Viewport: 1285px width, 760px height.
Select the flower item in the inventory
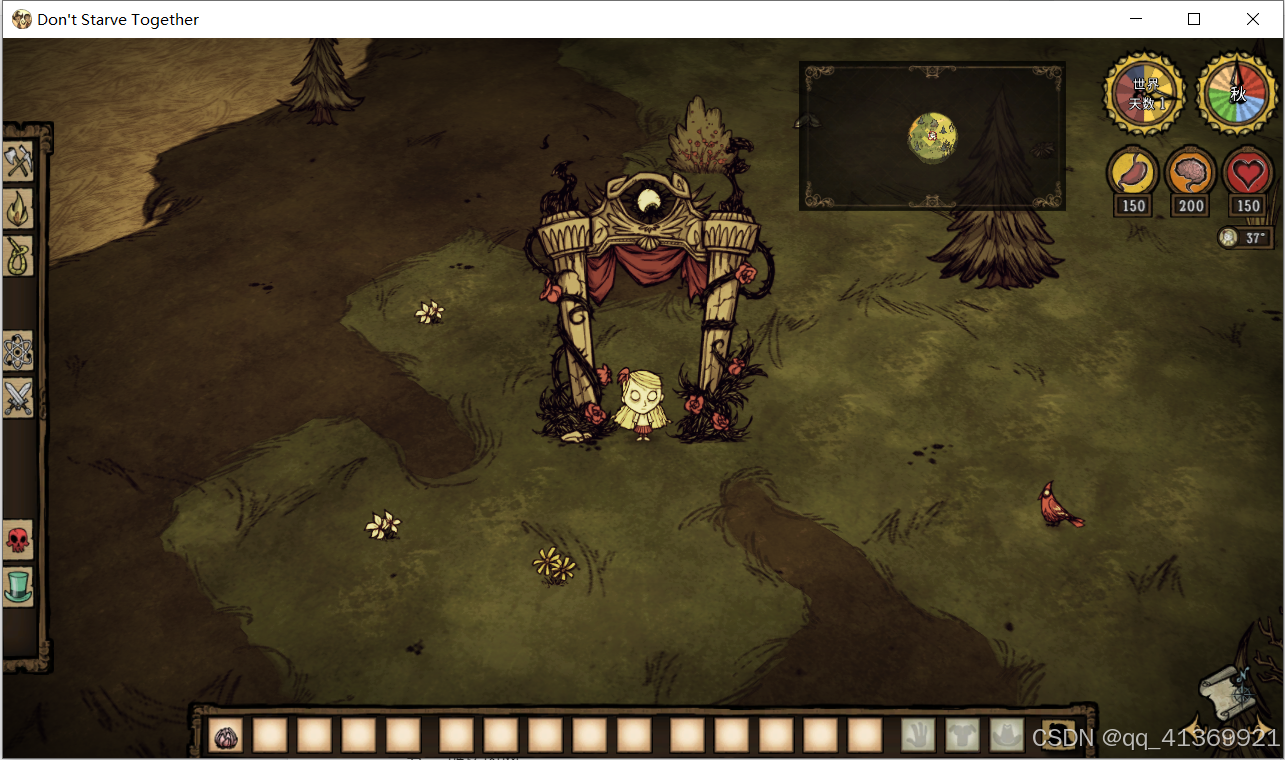click(x=227, y=737)
